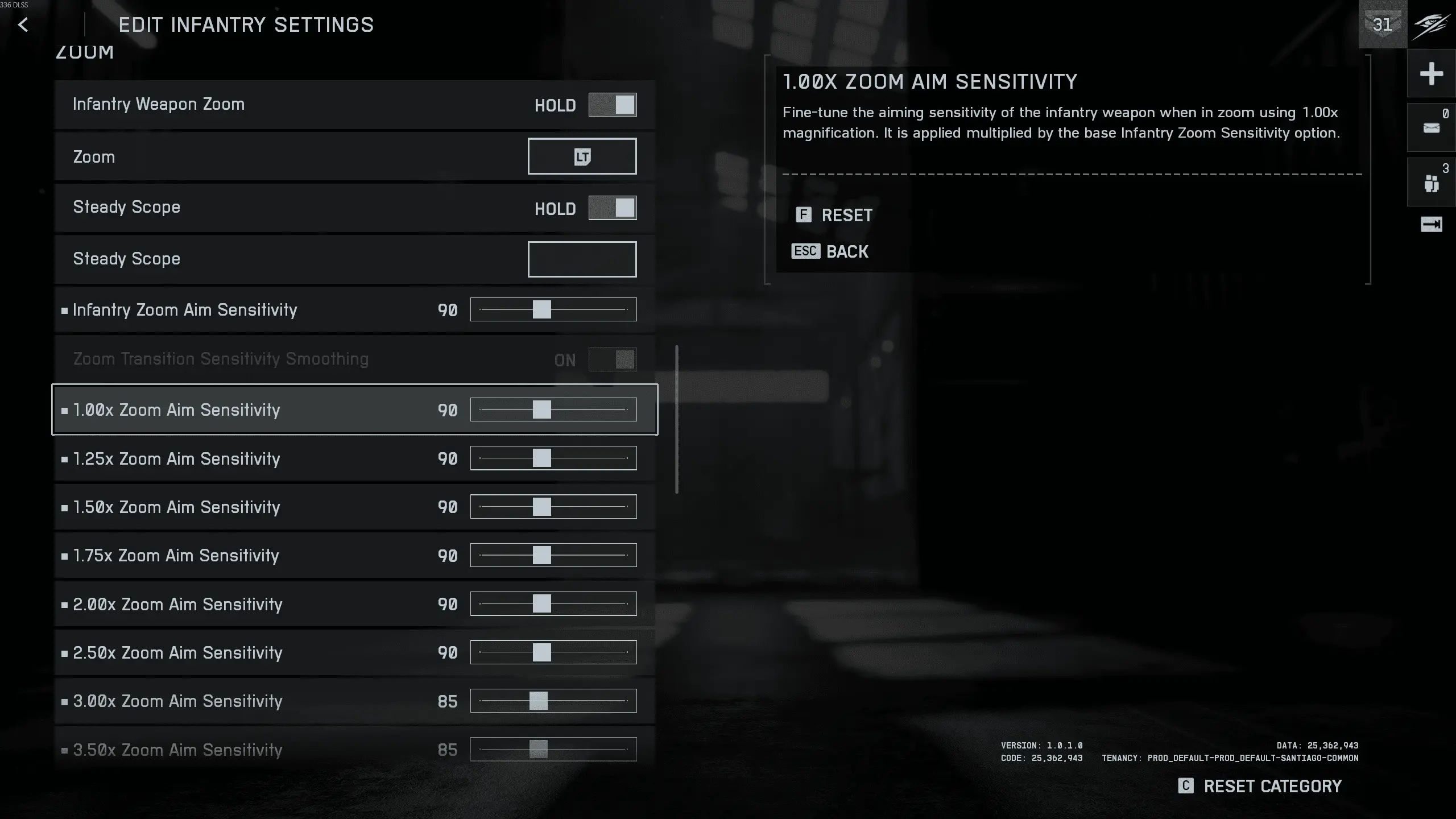Click BACK next to the ESC prompt

tap(847, 251)
